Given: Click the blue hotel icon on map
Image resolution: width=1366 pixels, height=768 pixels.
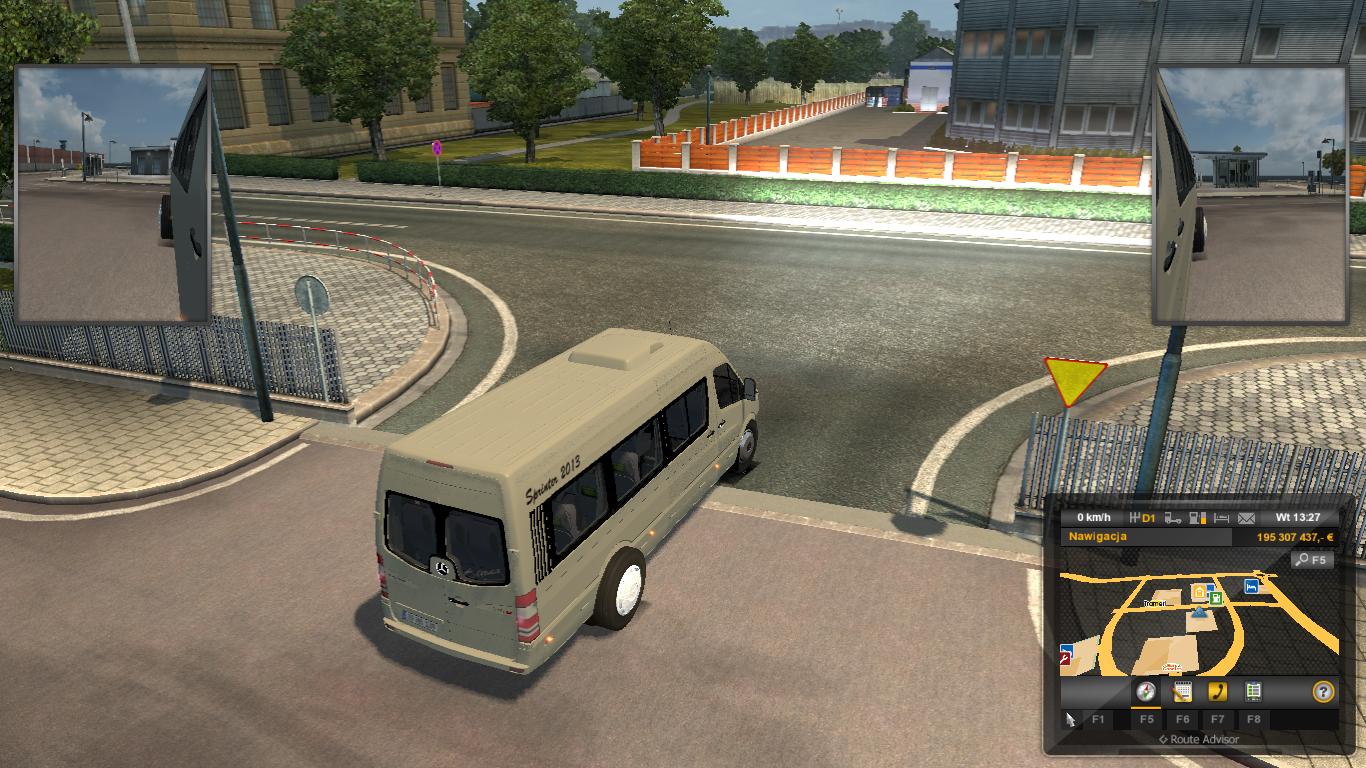Looking at the screenshot, I should [x=1251, y=585].
